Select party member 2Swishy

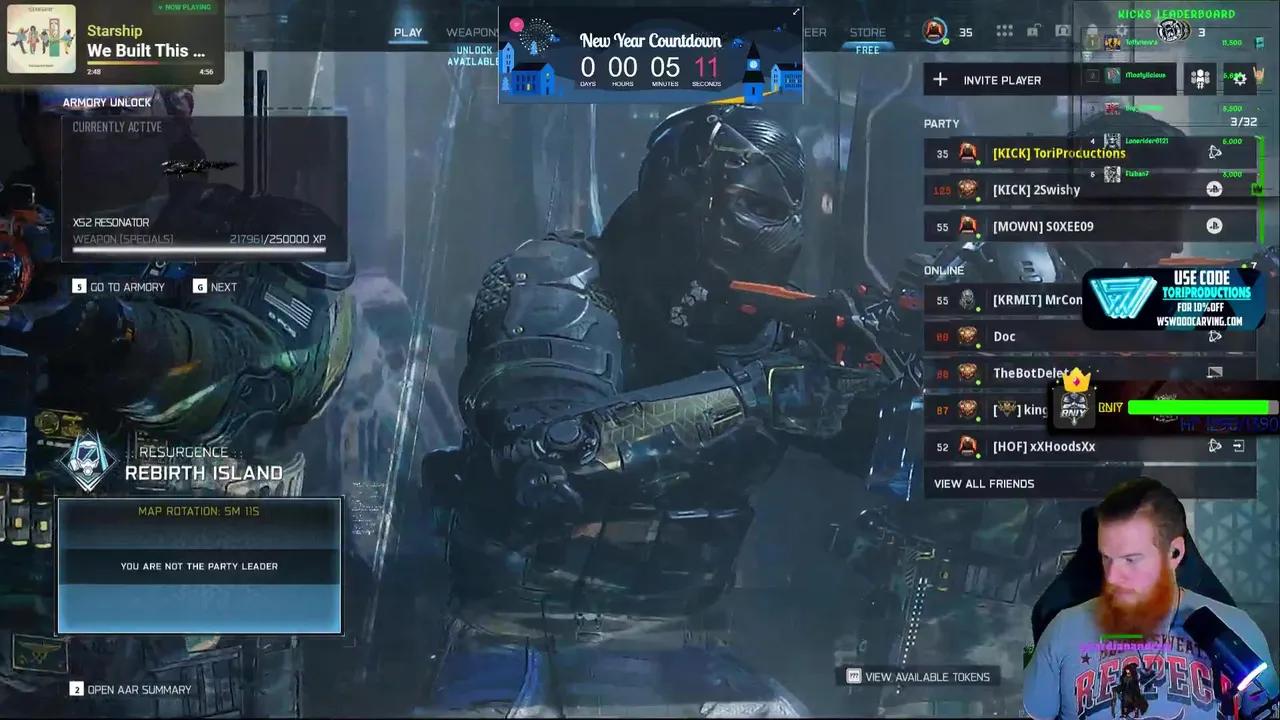(x=1036, y=190)
